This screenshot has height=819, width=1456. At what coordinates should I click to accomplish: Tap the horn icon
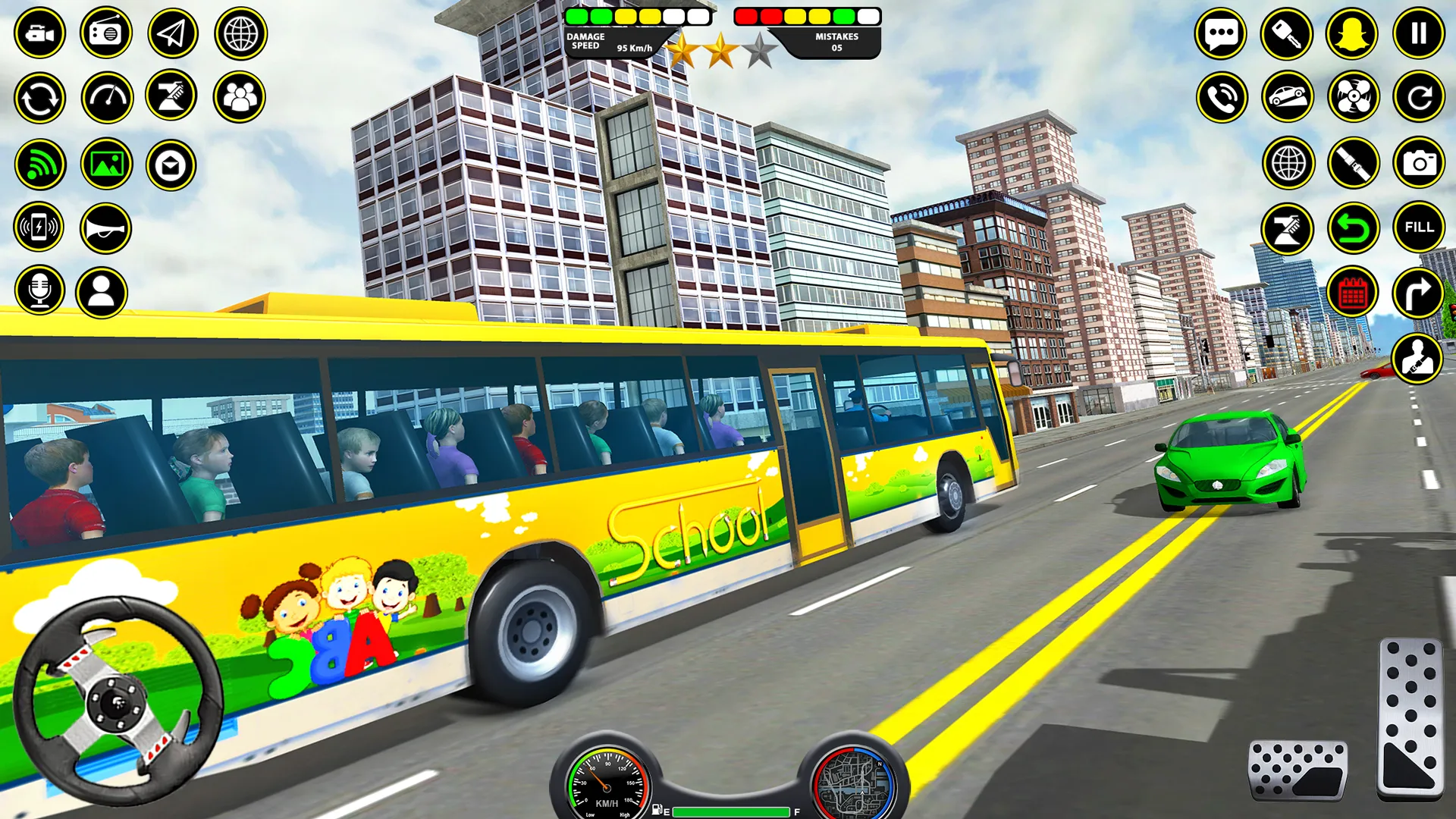pyautogui.click(x=107, y=227)
